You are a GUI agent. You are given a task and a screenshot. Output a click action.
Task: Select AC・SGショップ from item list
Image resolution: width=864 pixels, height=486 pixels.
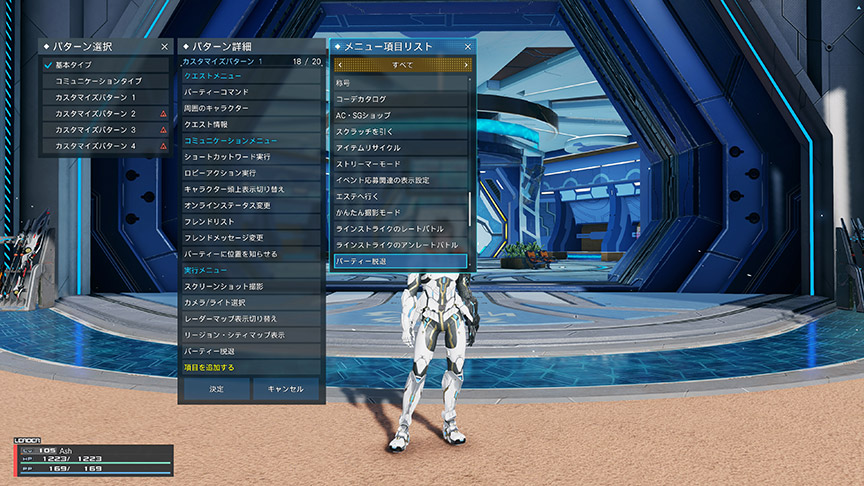click(x=400, y=115)
